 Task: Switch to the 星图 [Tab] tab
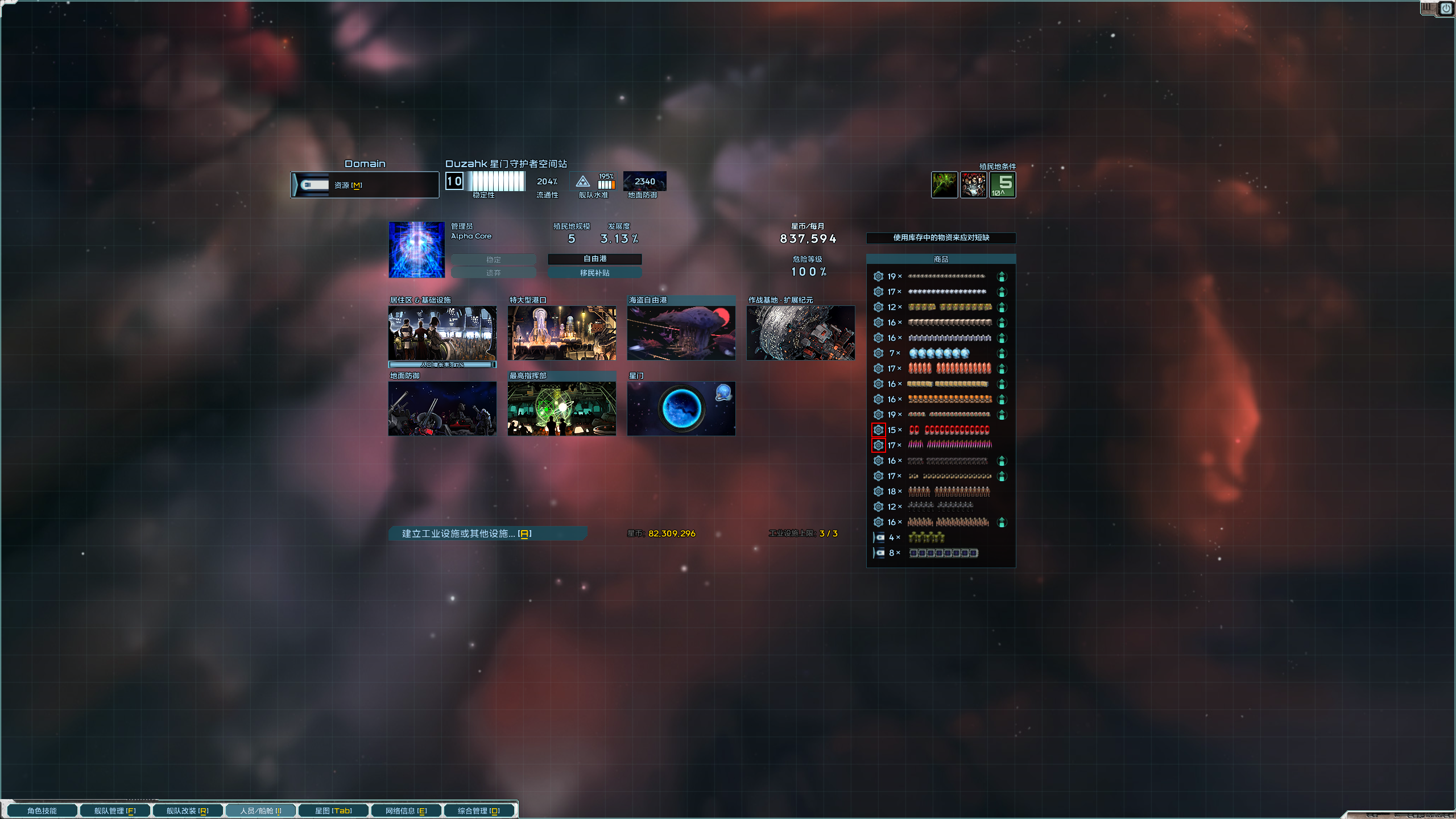333,810
